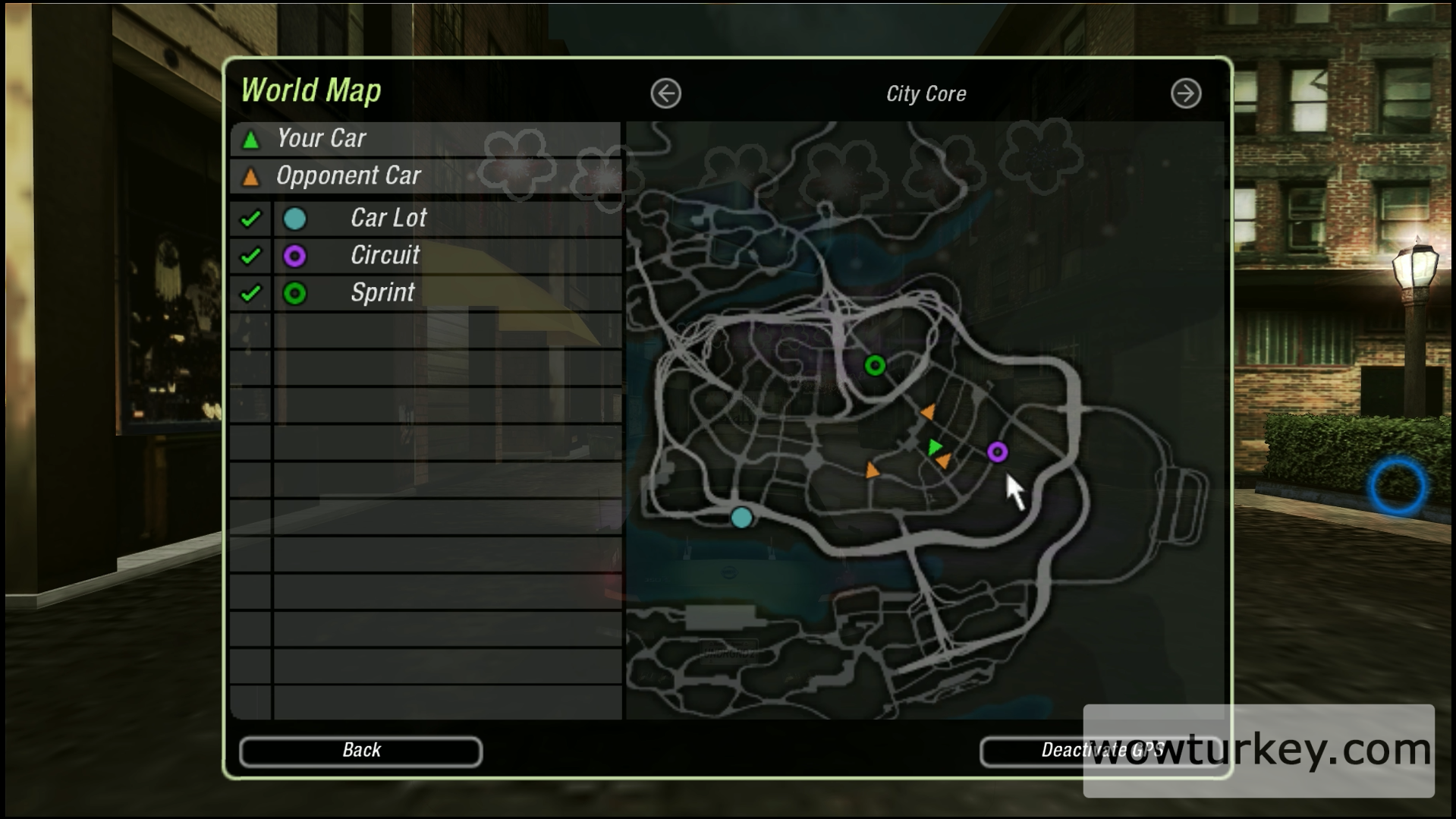The width and height of the screenshot is (1456, 819).
Task: Choose the Sprint legend entry
Action: pos(382,293)
